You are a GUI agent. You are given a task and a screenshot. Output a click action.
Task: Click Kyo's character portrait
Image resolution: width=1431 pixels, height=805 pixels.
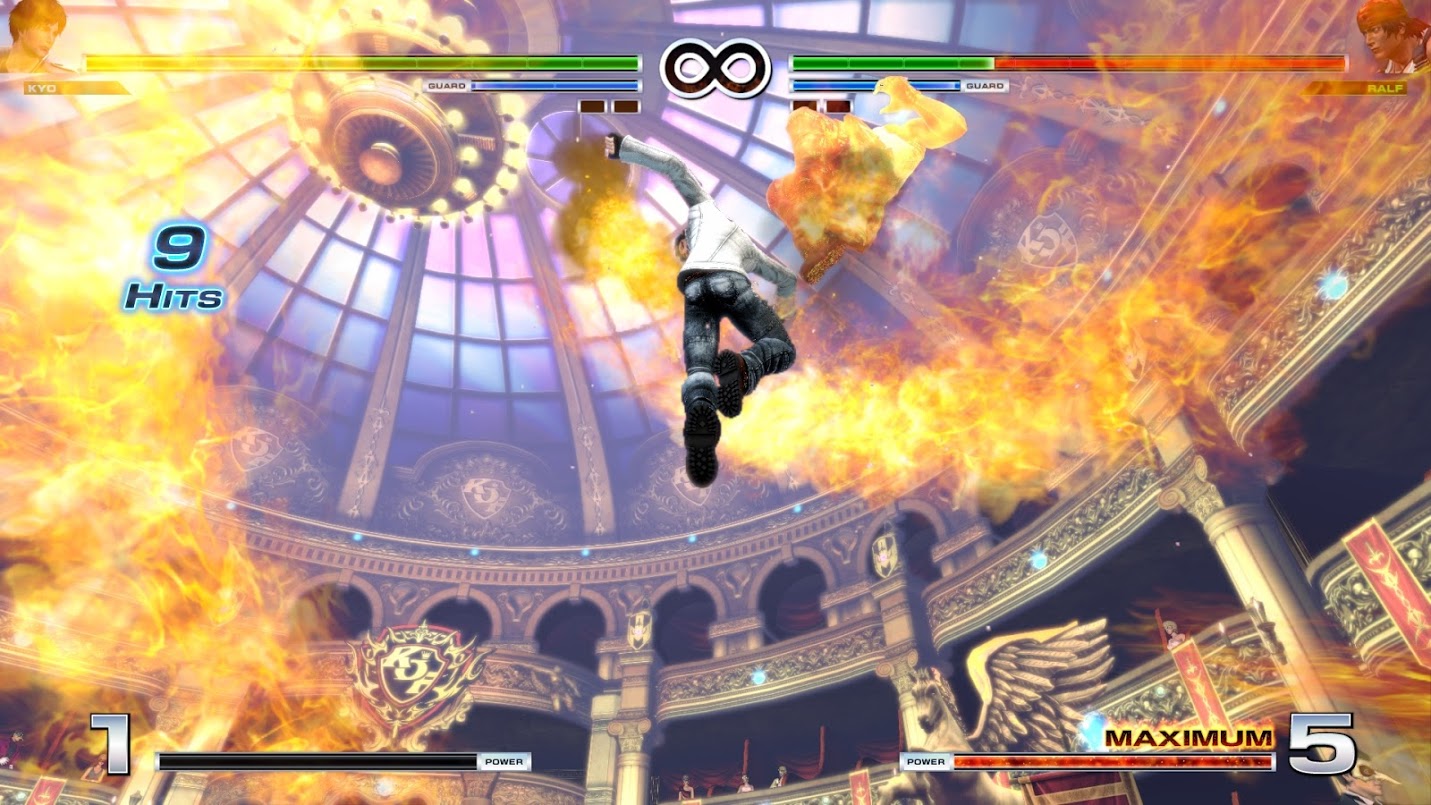coord(32,36)
